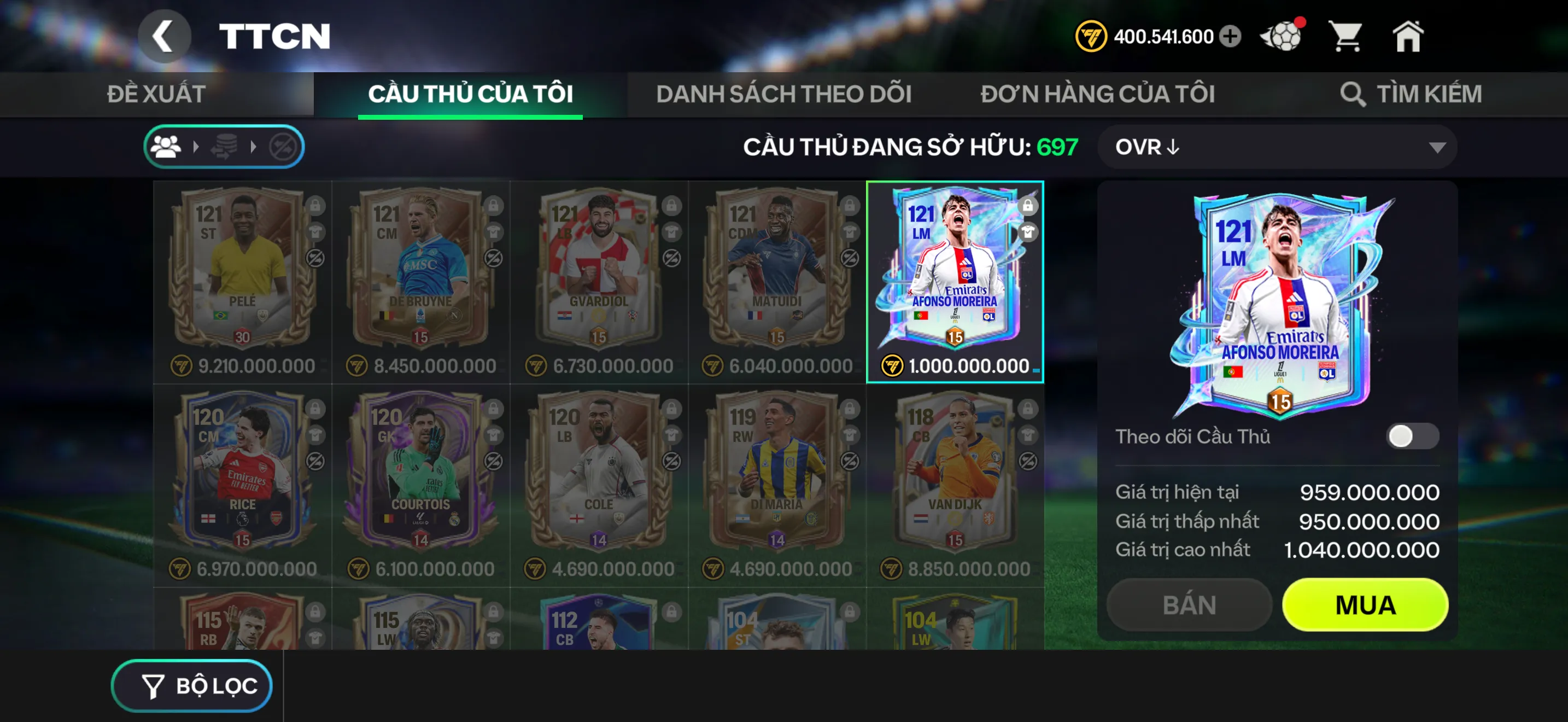Screen dimensions: 1568x722
Task: Open the ĐỀ XUẤT tab
Action: click(156, 94)
